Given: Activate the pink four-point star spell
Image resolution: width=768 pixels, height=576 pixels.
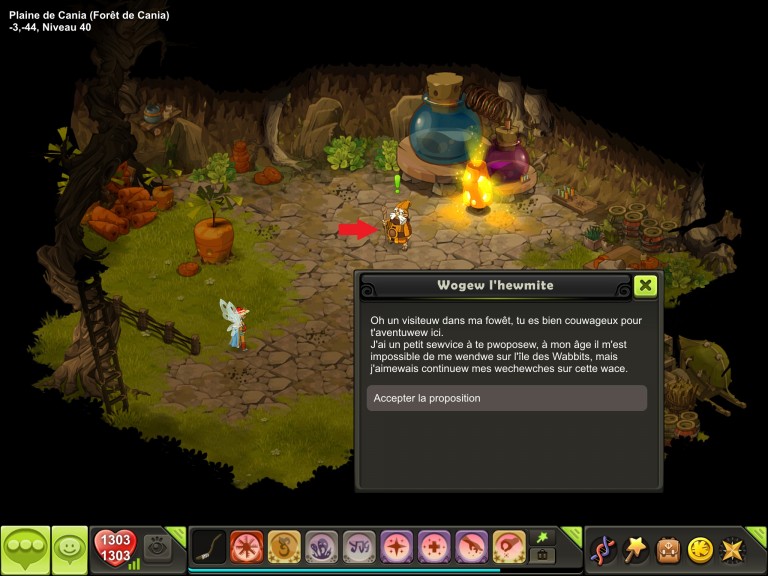Looking at the screenshot, I should click(x=397, y=547).
